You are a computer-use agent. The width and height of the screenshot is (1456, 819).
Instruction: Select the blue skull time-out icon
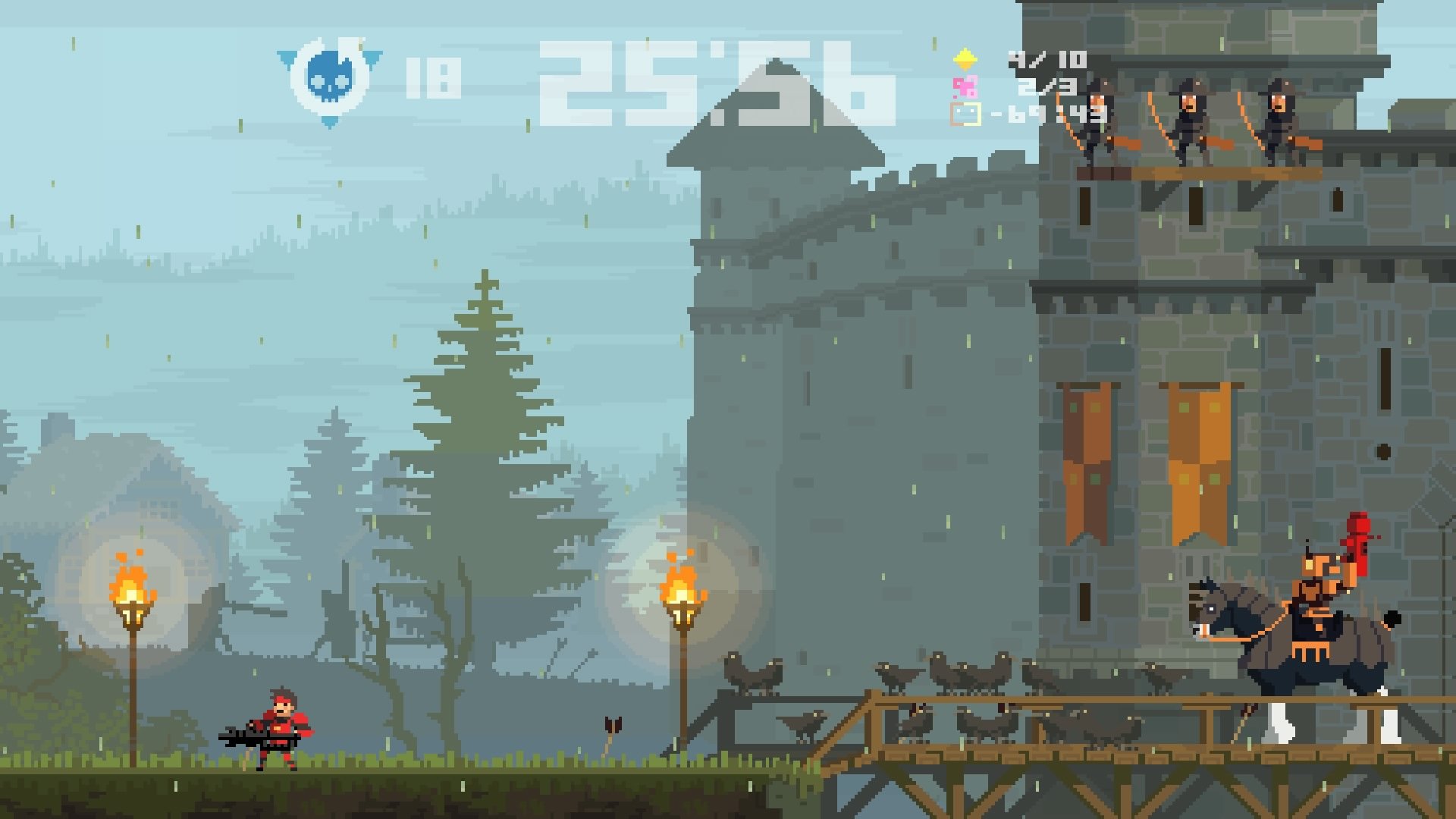[328, 72]
